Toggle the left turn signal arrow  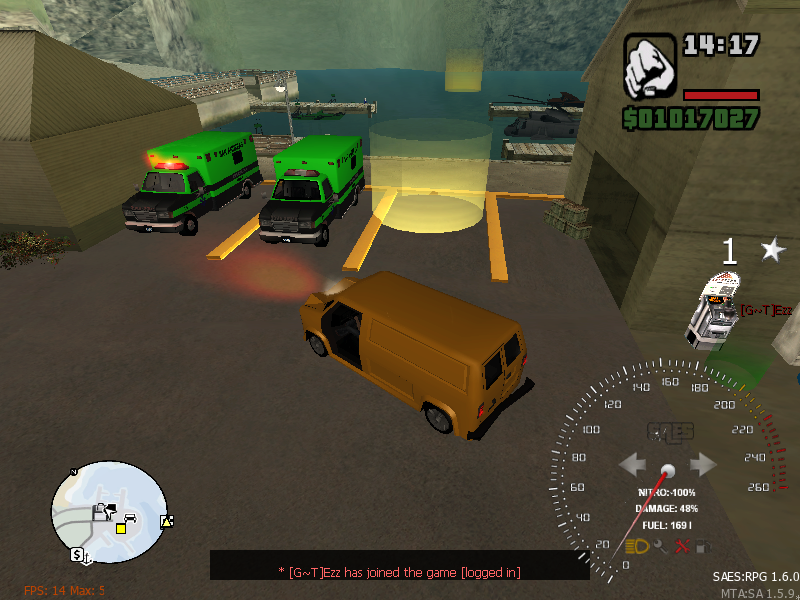click(x=633, y=465)
